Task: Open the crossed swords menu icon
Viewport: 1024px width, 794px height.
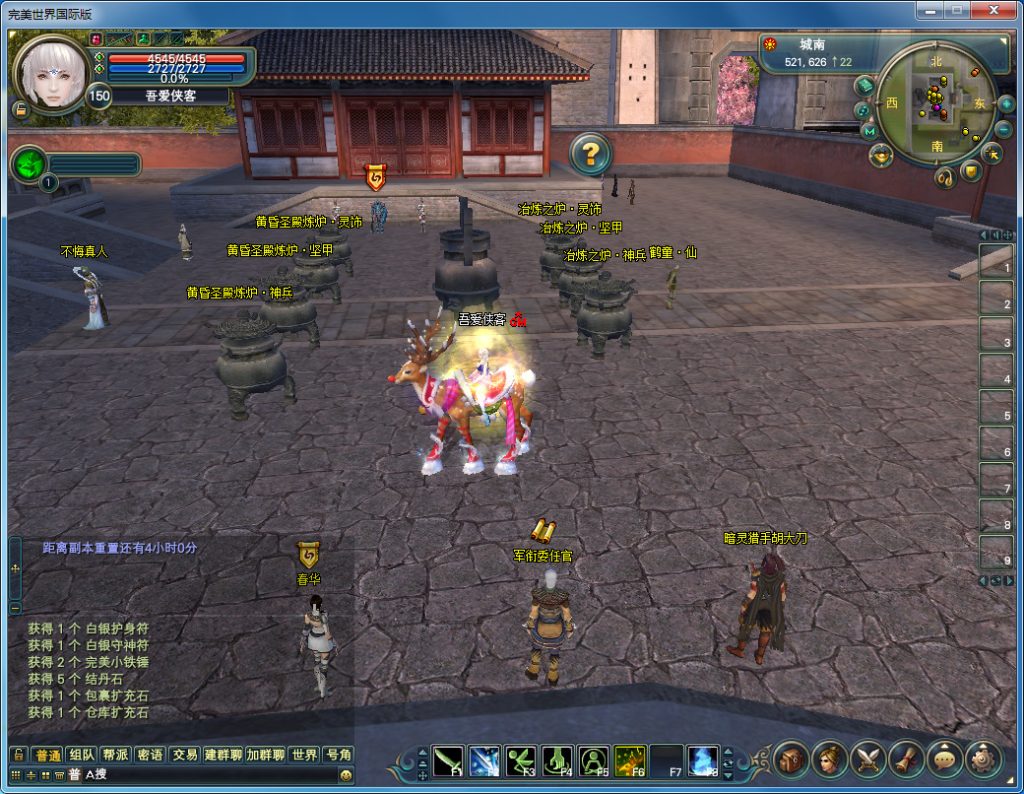Action: 868,761
